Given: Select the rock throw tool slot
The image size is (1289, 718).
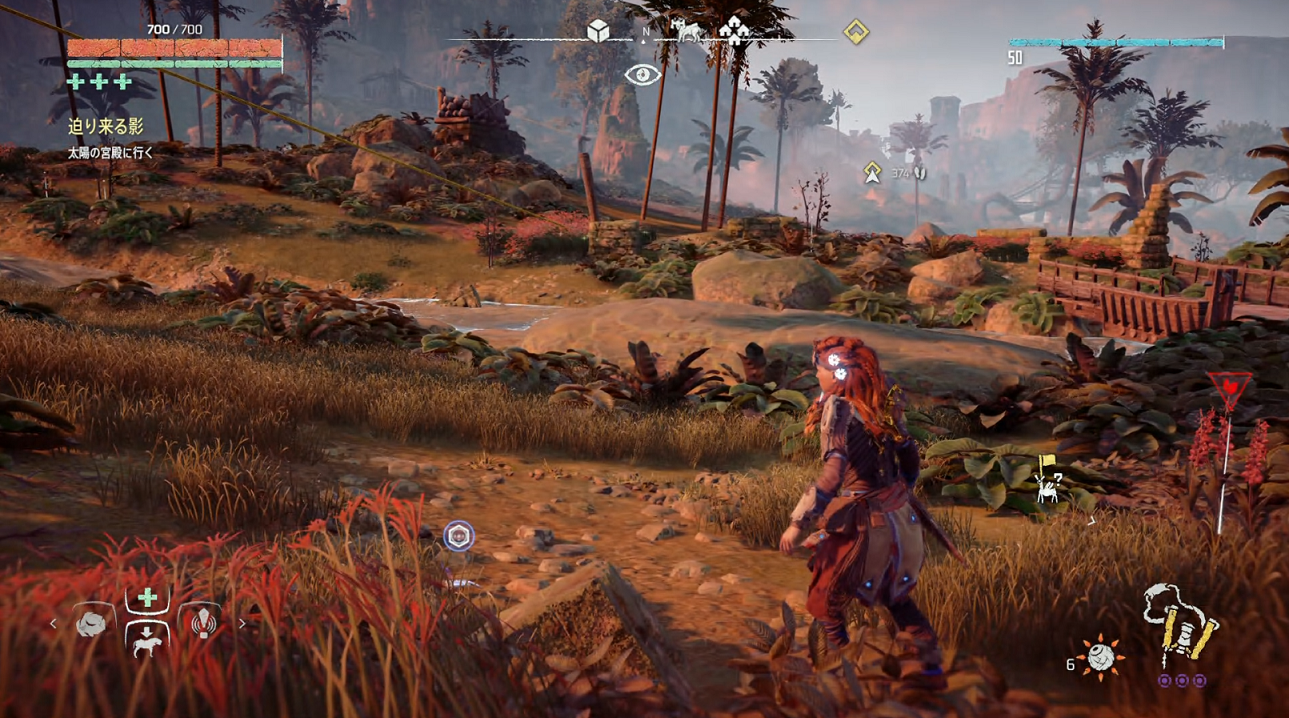Looking at the screenshot, I should [x=91, y=623].
